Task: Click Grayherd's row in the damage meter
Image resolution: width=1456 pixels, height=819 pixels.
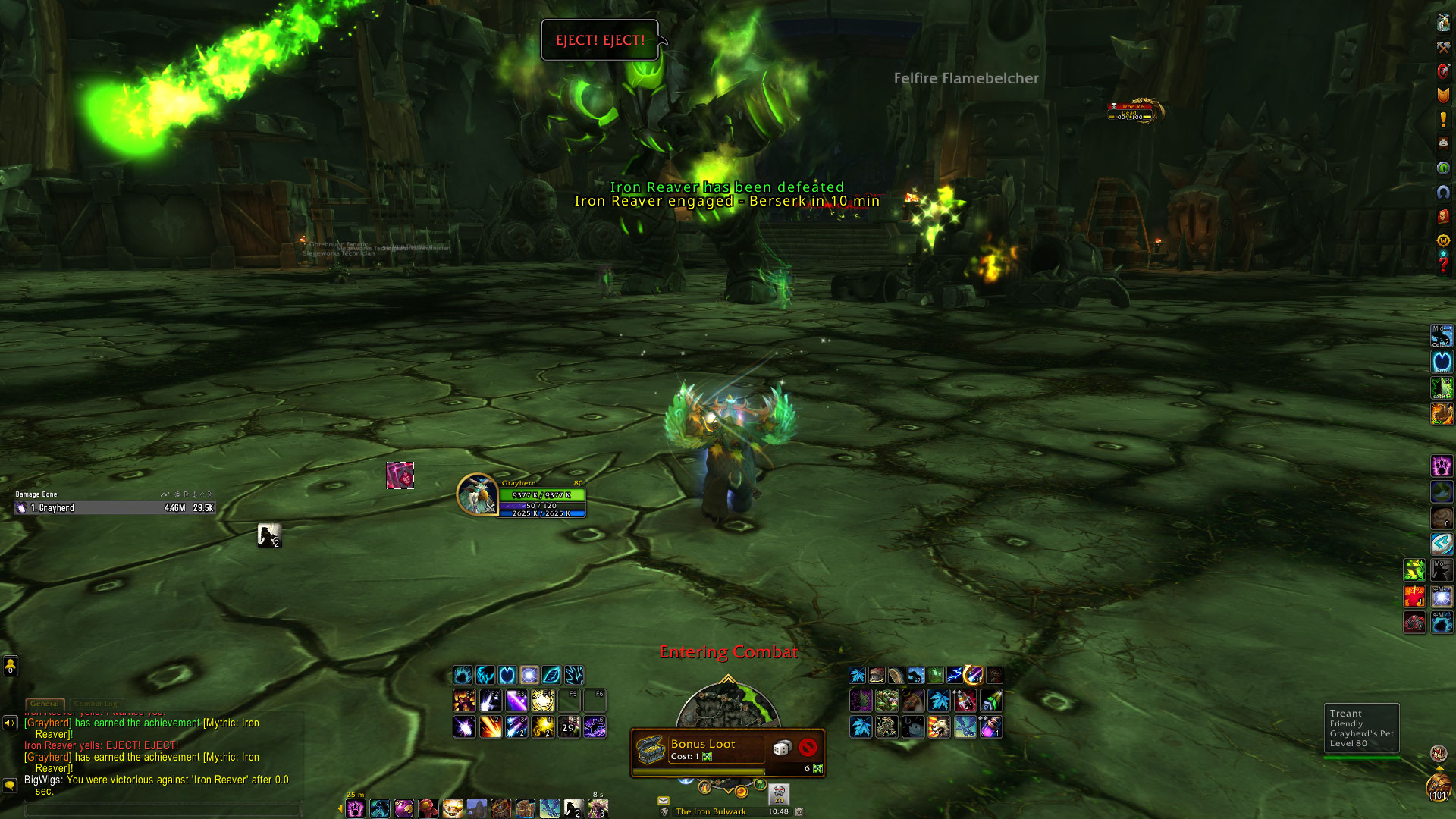Action: 115,508
